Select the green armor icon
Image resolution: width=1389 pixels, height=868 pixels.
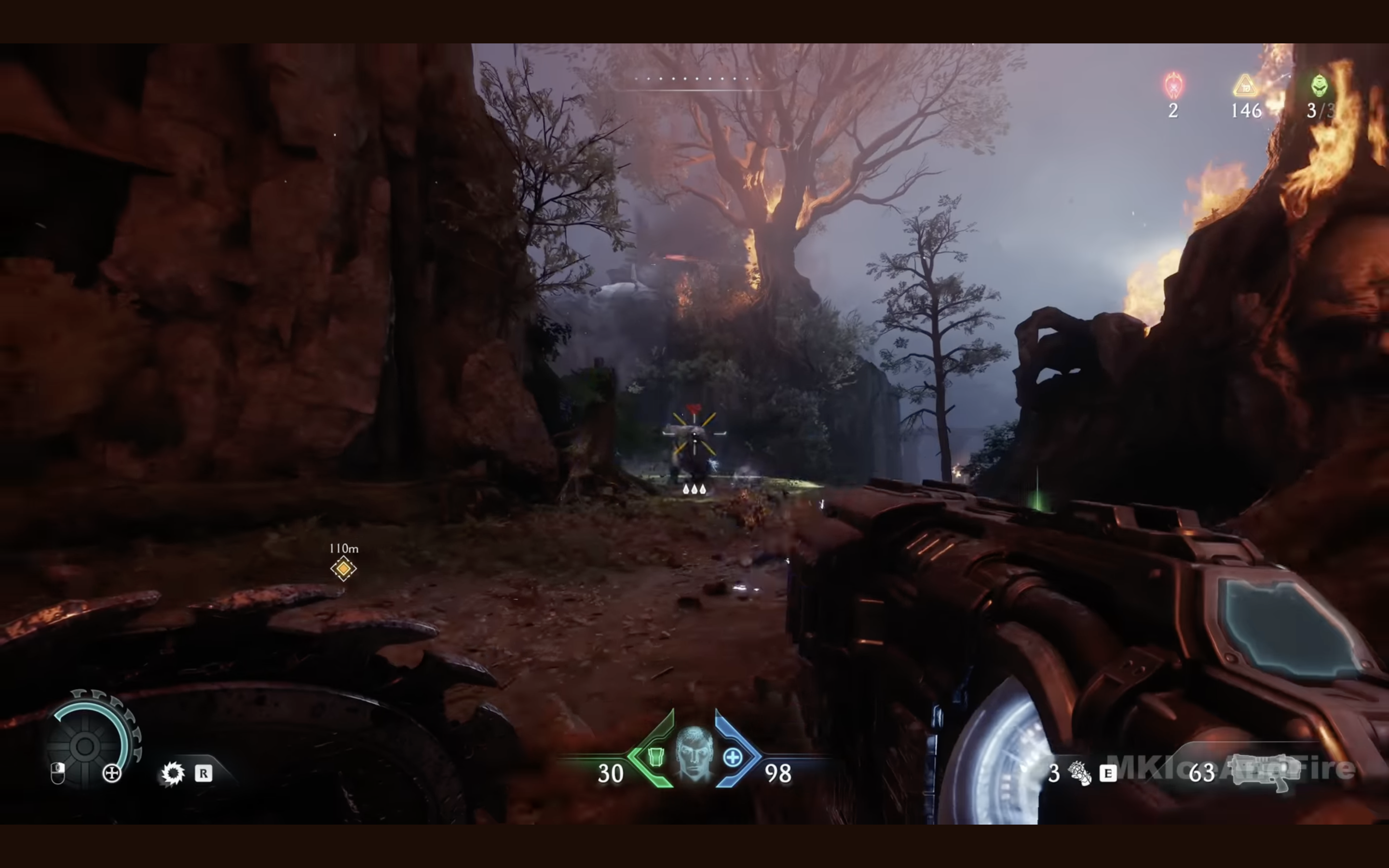(655, 757)
